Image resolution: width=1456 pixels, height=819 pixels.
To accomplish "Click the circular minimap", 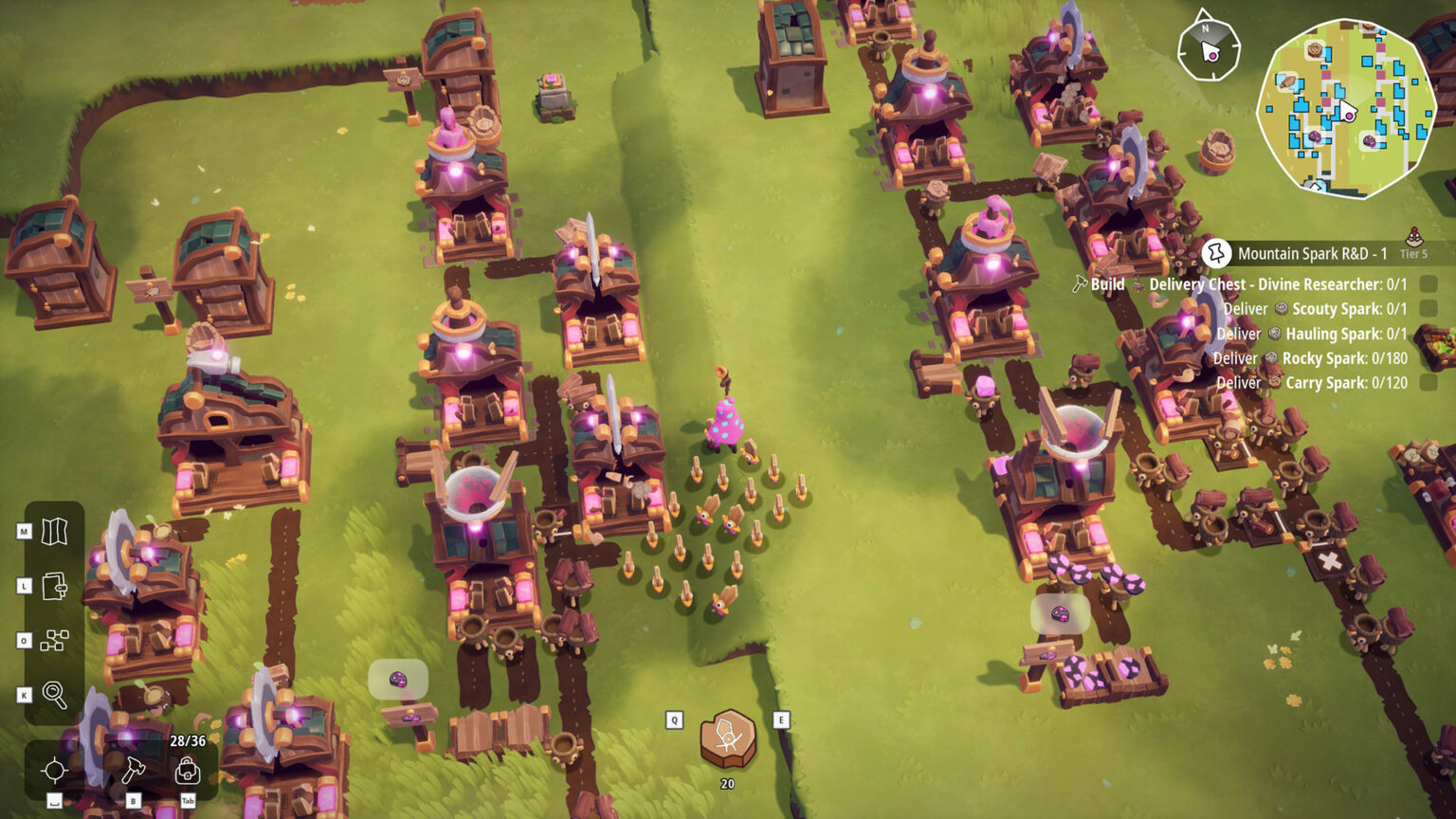I will 1345,109.
